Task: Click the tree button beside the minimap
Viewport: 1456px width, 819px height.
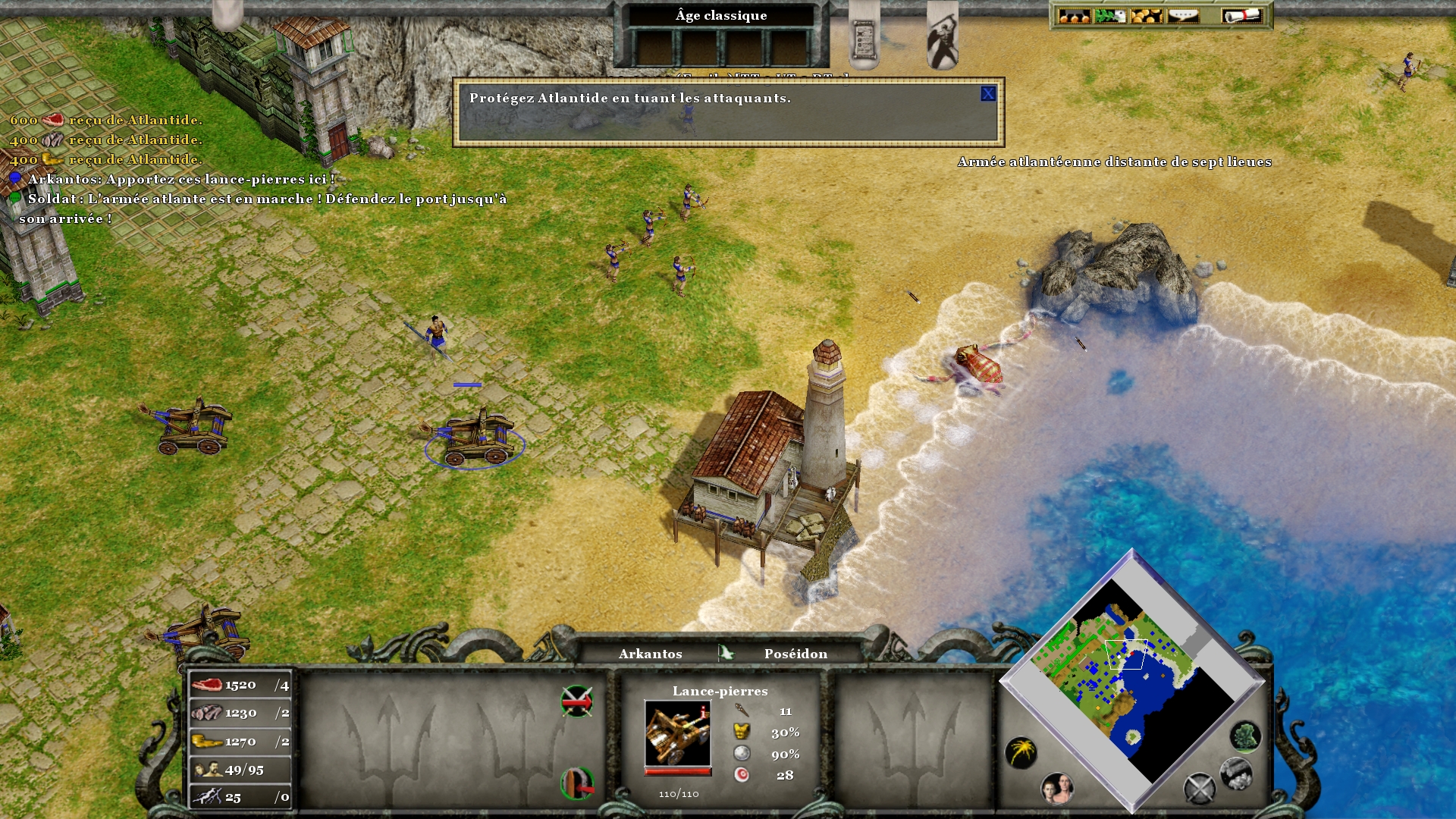Action: [1244, 736]
